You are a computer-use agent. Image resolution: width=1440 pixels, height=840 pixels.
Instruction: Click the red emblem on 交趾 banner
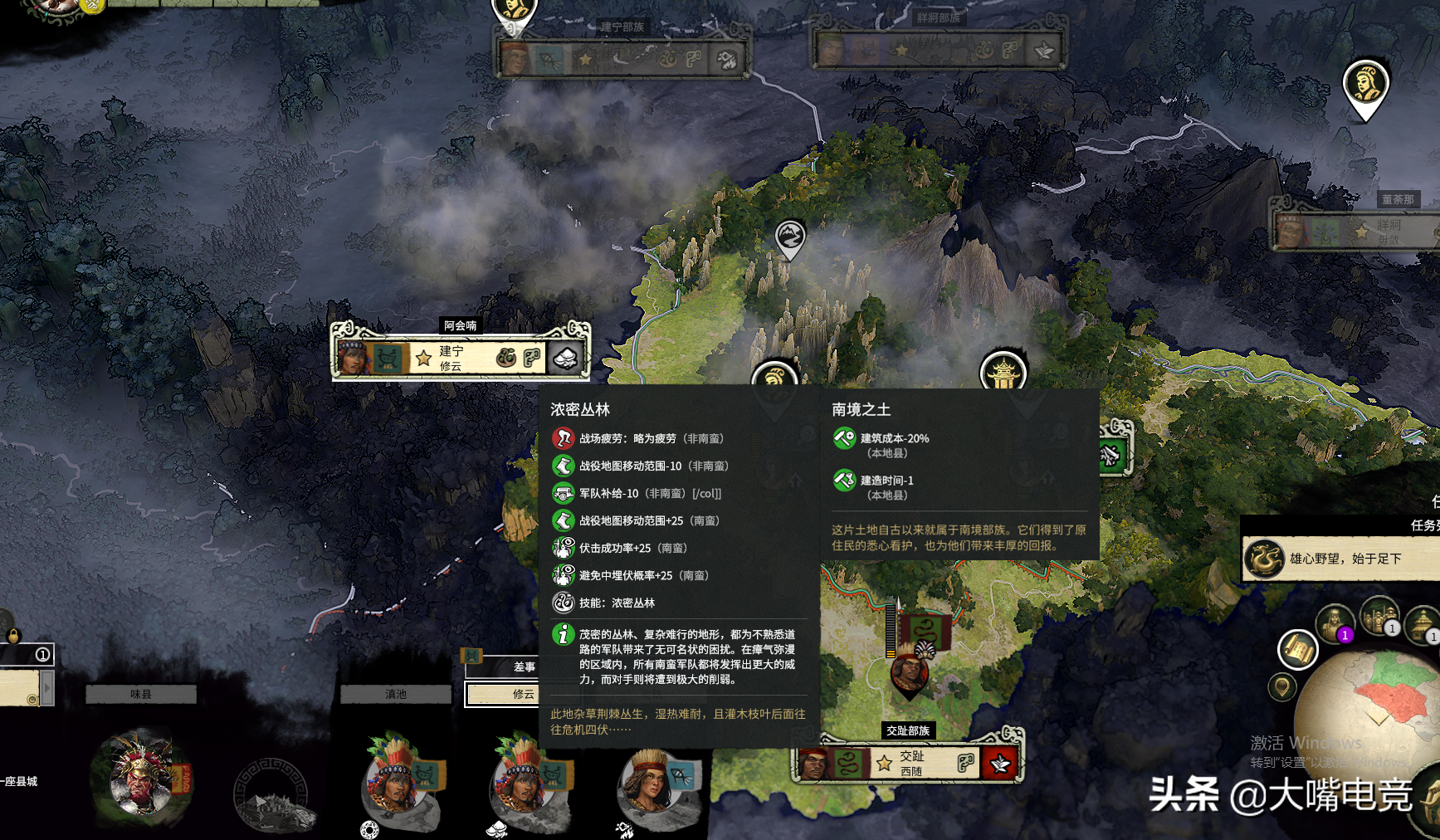999,763
